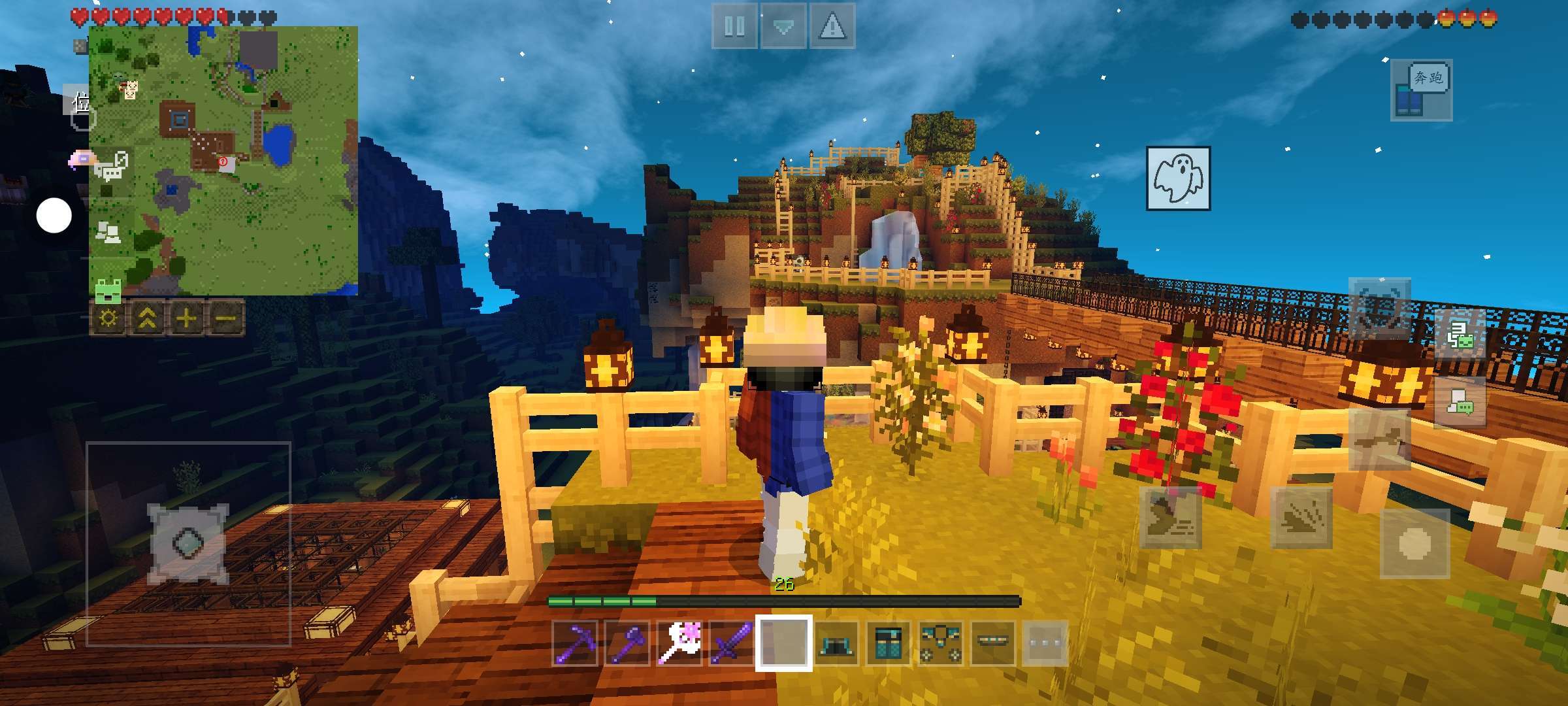Select the pink and white wand slot
The image size is (1568, 706).
679,643
